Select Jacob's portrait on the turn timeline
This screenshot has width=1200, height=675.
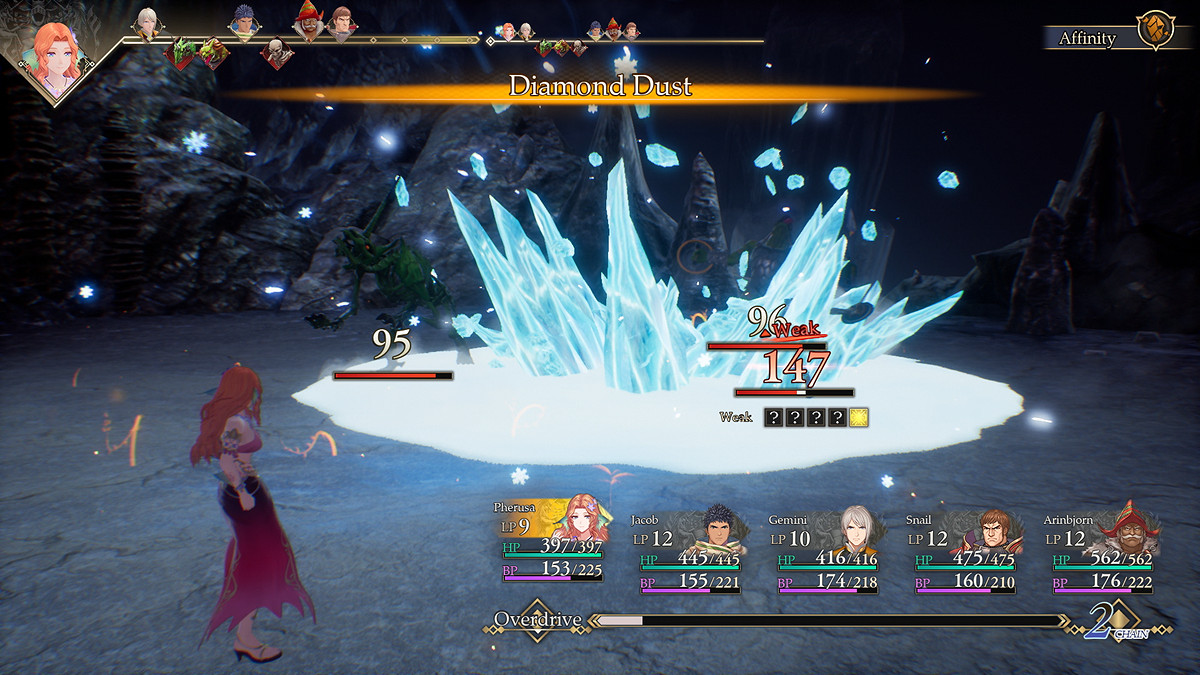pyautogui.click(x=243, y=23)
